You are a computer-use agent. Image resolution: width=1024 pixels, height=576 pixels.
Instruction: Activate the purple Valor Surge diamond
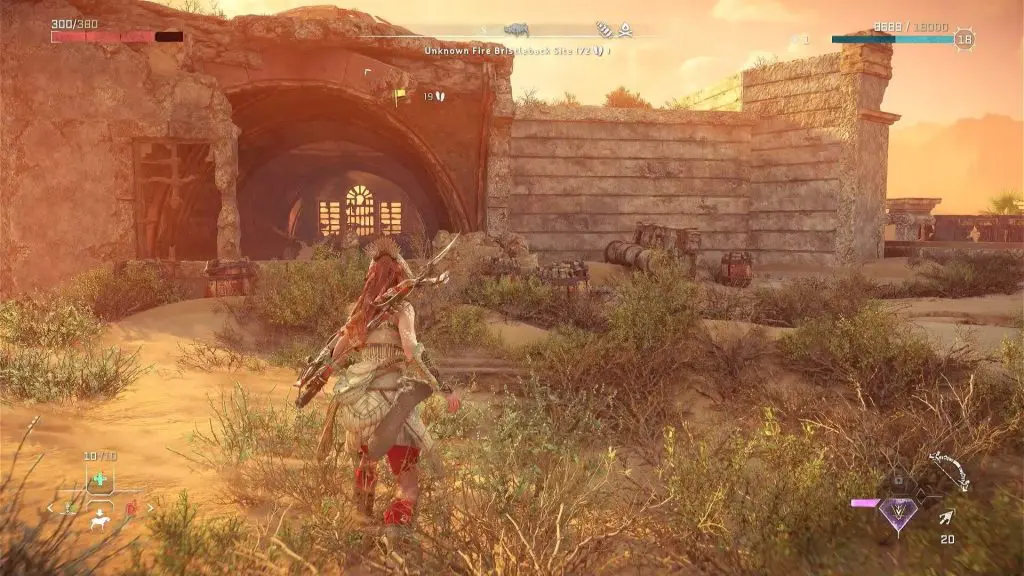pos(898,514)
